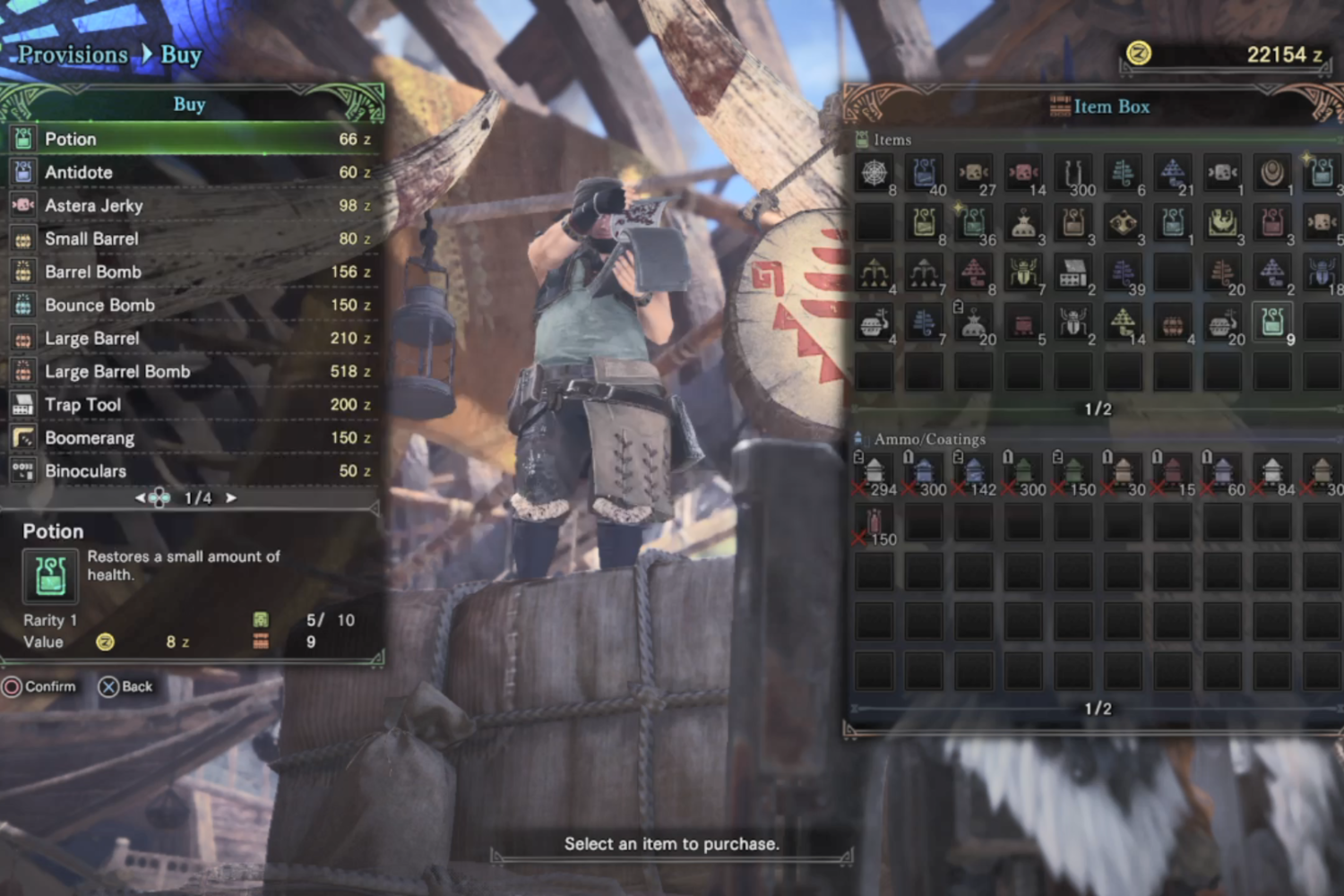Choose Barrel Bomb for 156z
The width and height of the screenshot is (1344, 896).
tap(193, 271)
